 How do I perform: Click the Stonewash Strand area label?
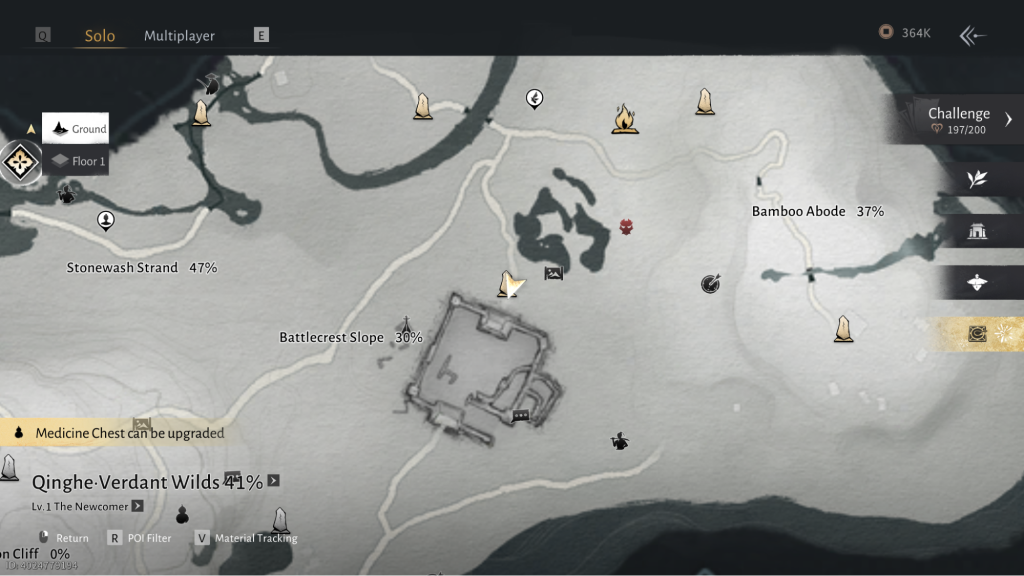[x=141, y=268]
